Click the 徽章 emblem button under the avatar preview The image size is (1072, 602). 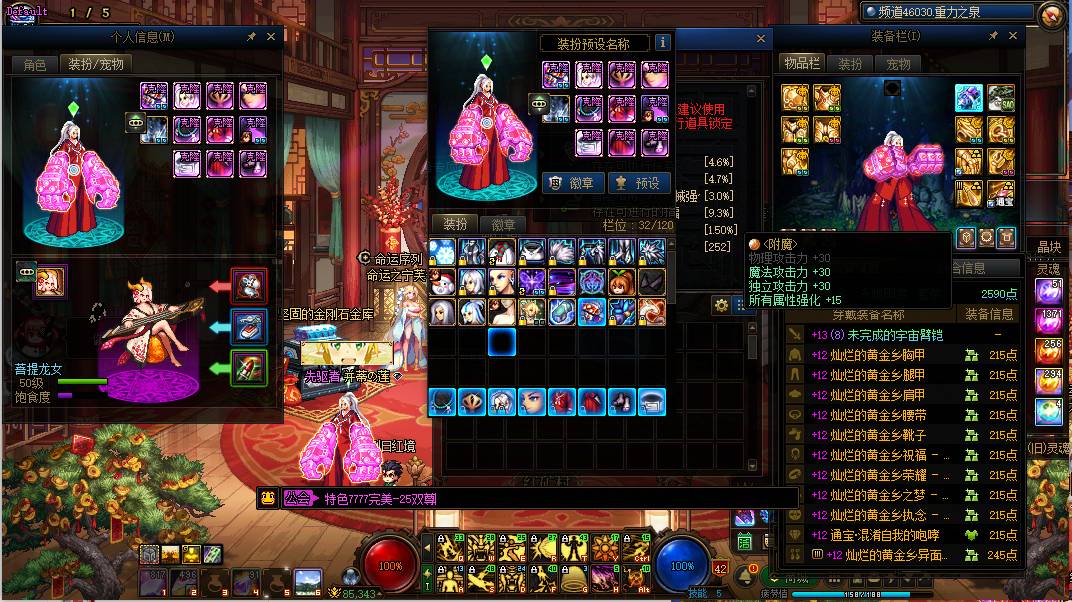[573, 183]
